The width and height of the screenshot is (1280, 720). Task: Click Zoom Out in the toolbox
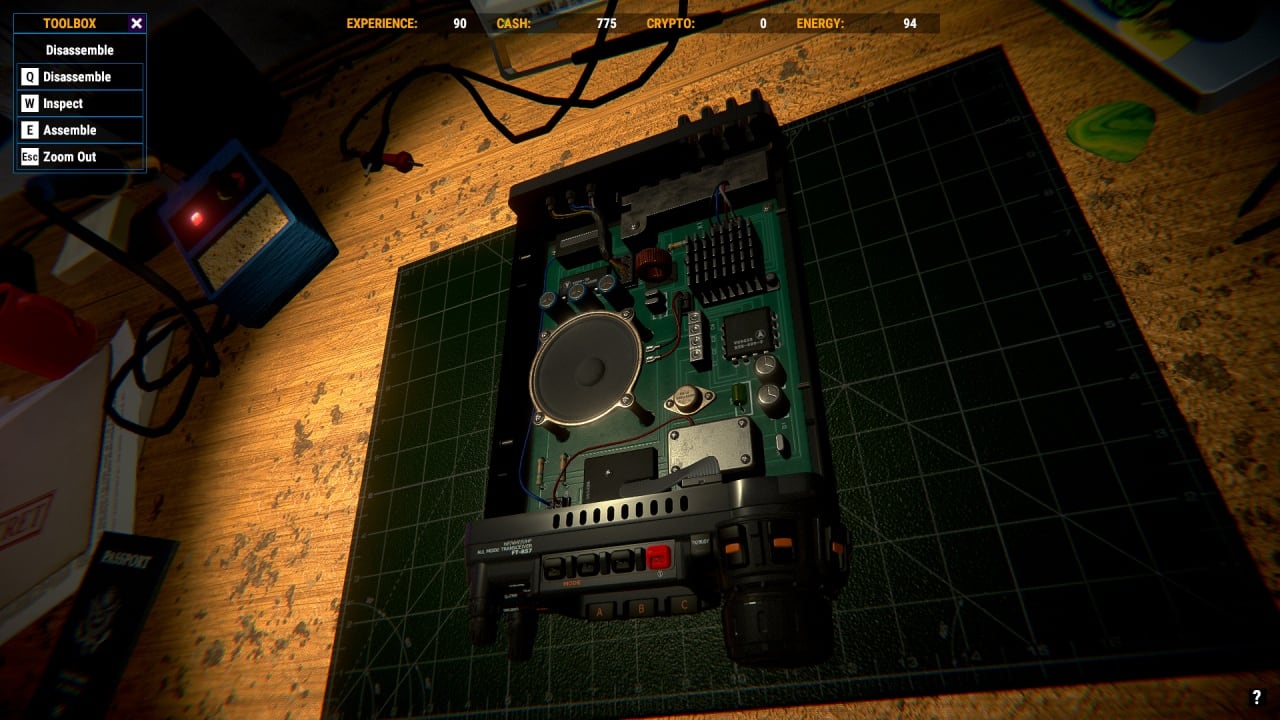[80, 157]
